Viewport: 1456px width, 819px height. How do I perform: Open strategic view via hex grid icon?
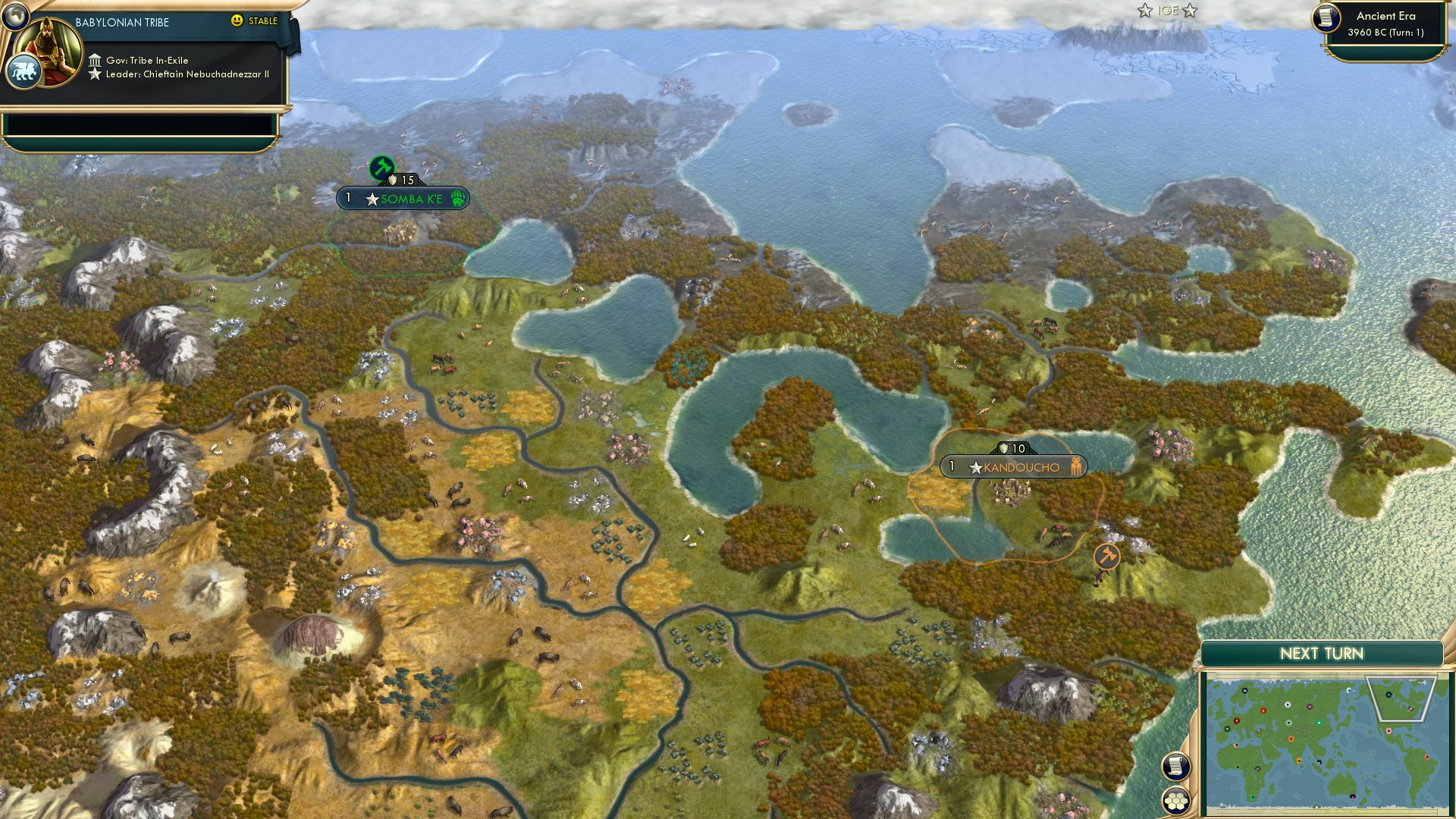(x=1178, y=800)
